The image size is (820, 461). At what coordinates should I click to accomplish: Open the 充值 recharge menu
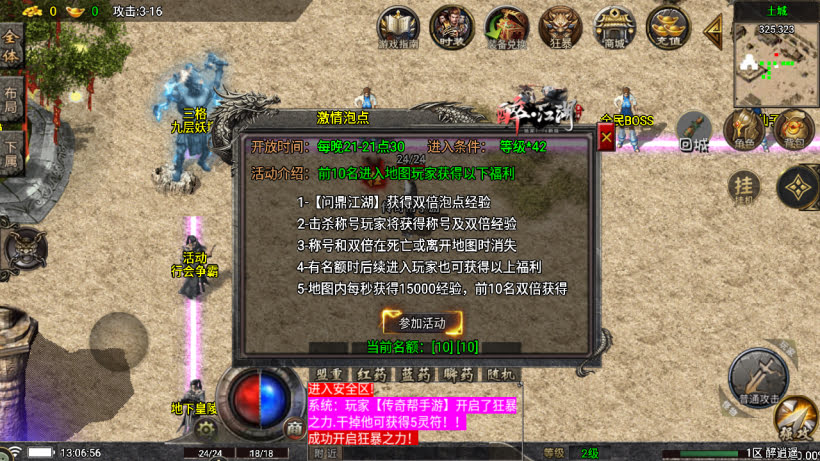[667, 28]
